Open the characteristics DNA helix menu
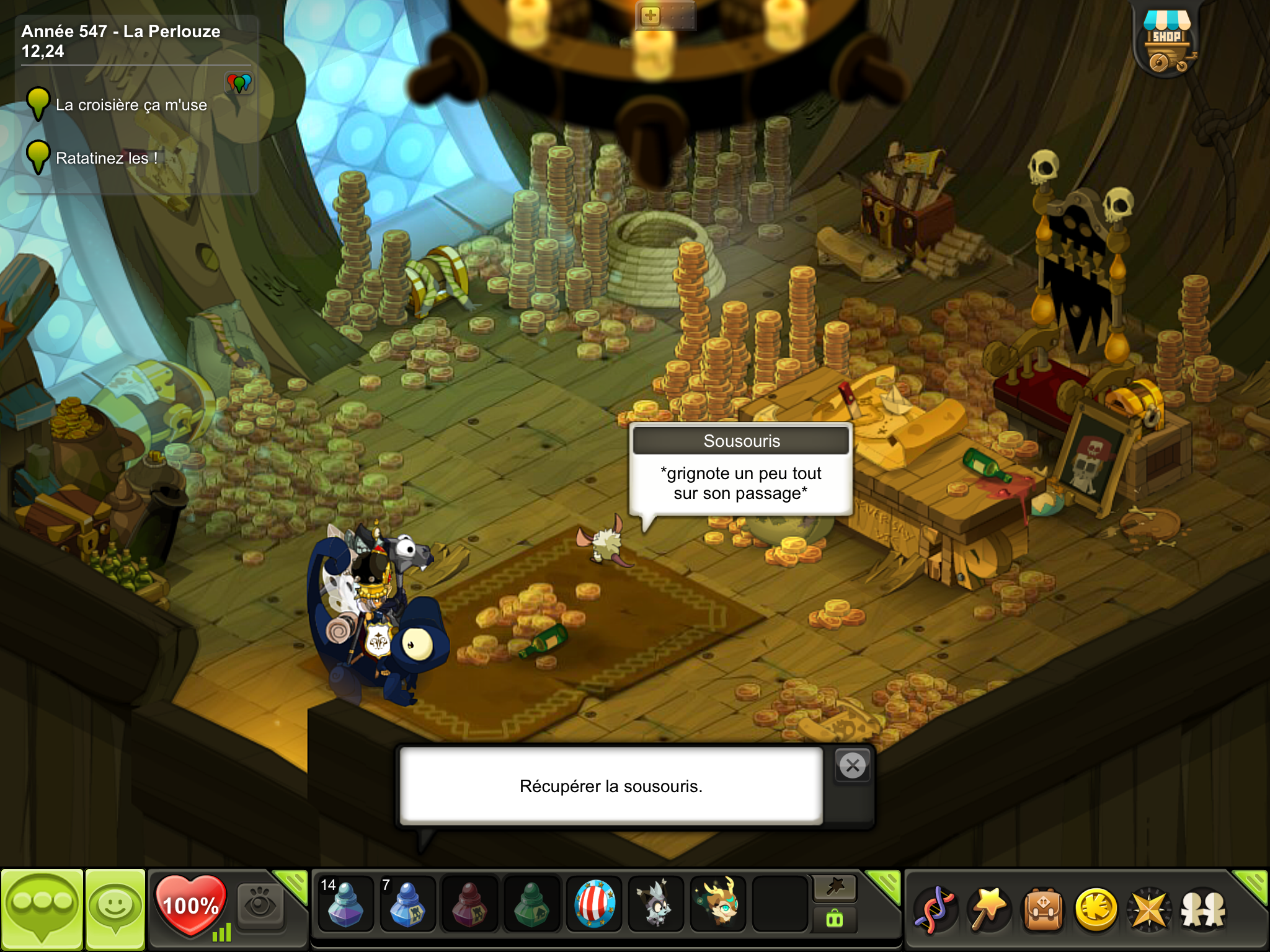 pos(935,910)
